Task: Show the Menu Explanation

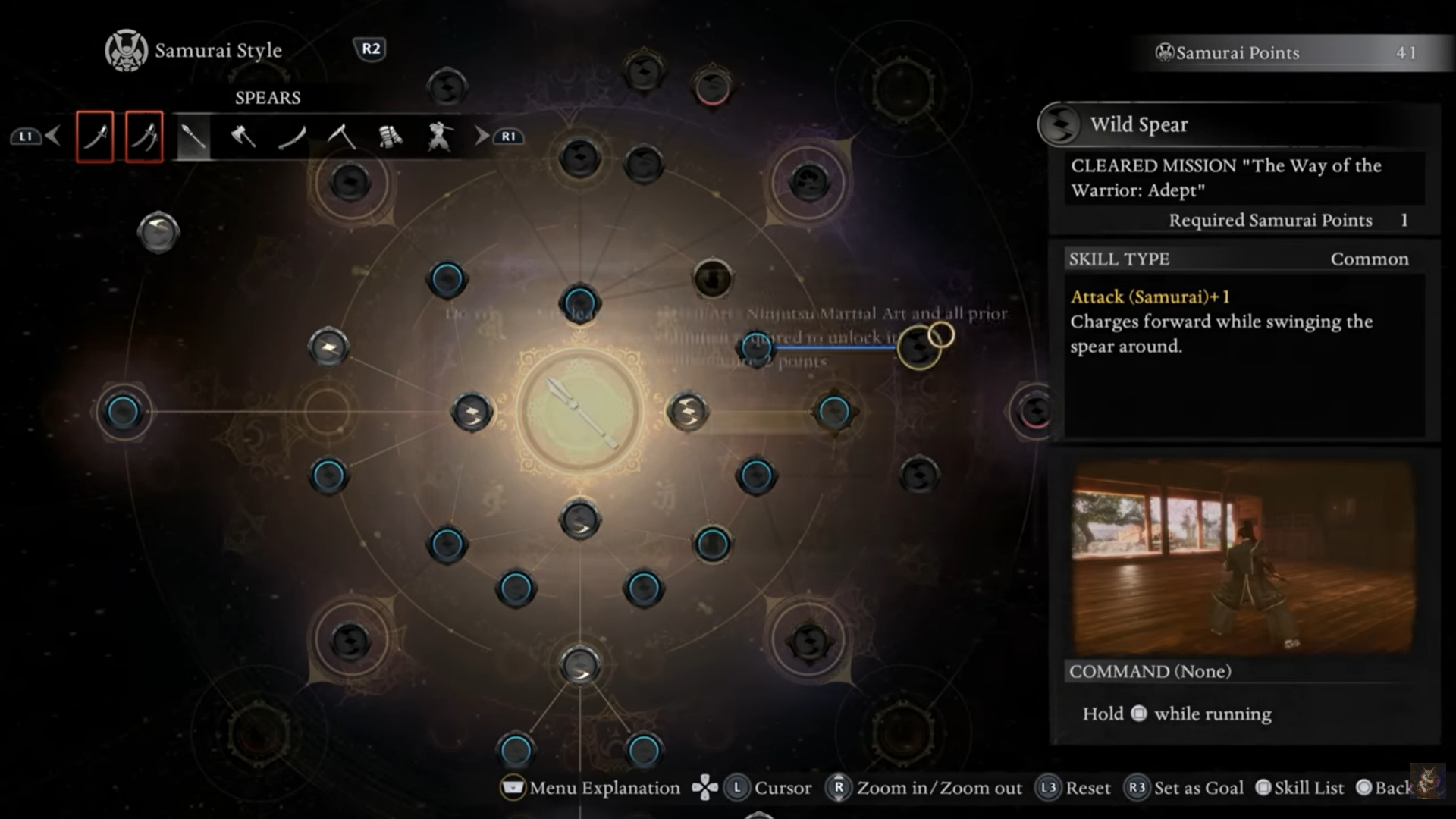Action: (x=591, y=788)
